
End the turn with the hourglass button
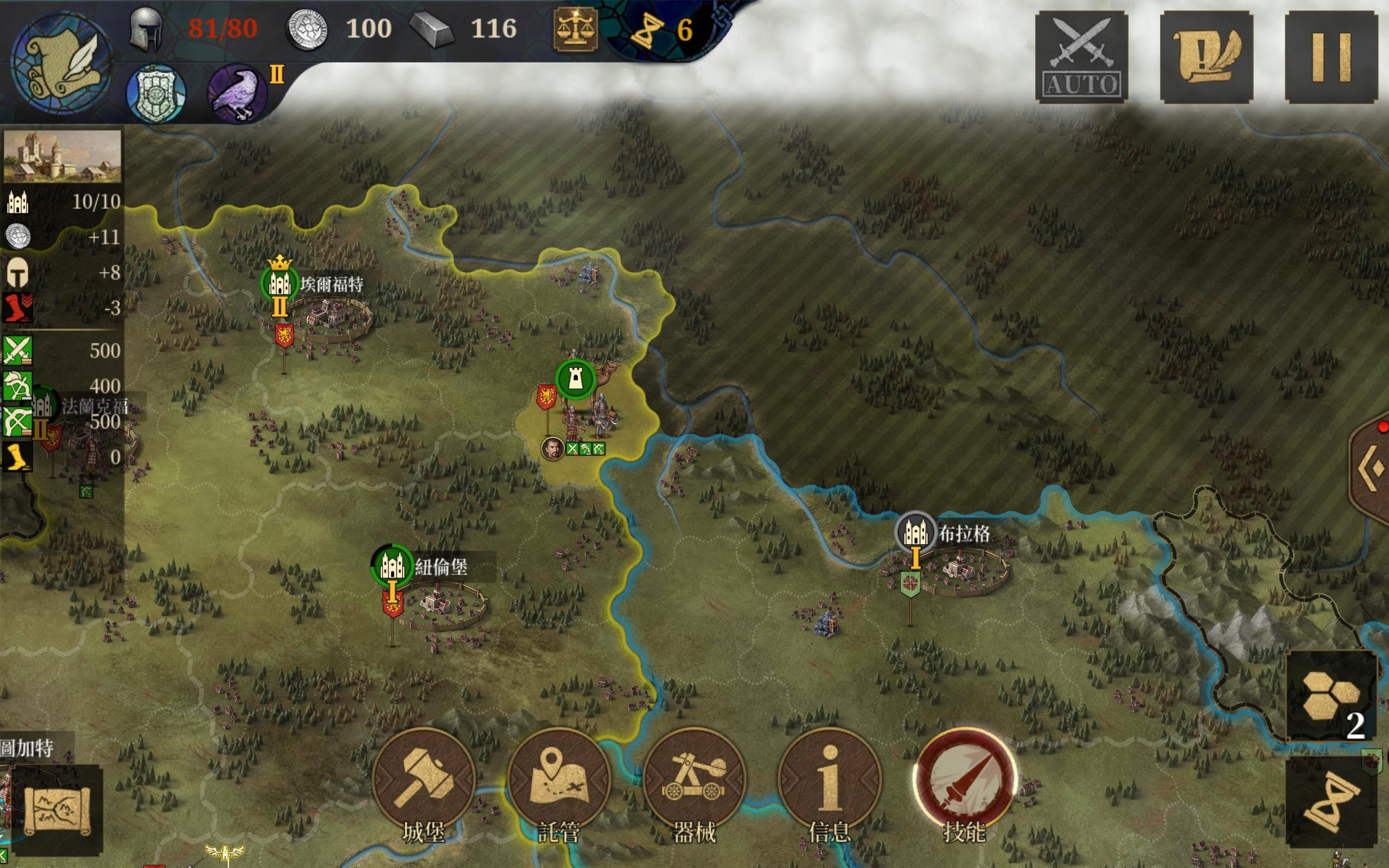[x=1331, y=801]
